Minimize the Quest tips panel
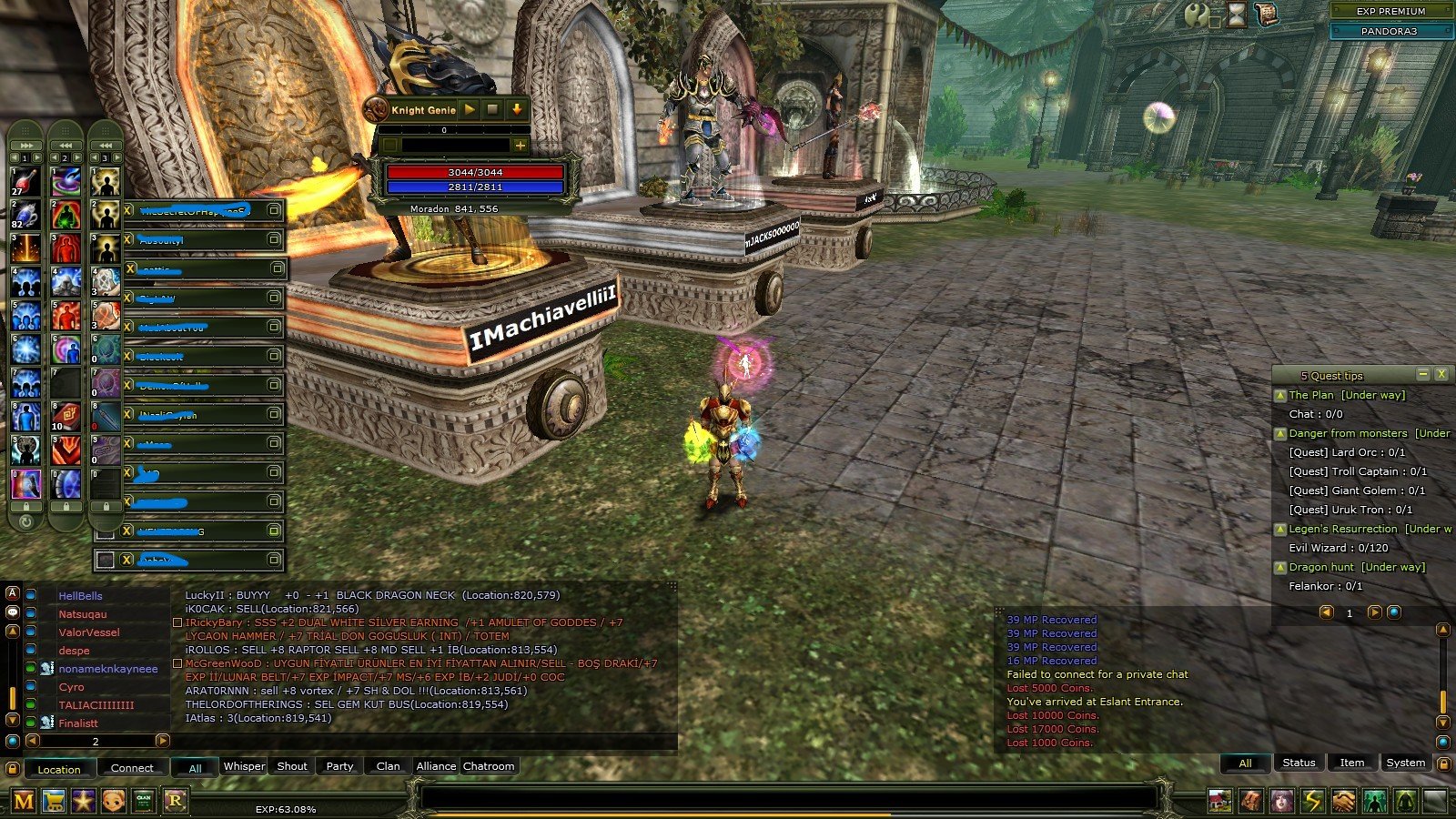This screenshot has width=1456, height=819. (x=1423, y=374)
